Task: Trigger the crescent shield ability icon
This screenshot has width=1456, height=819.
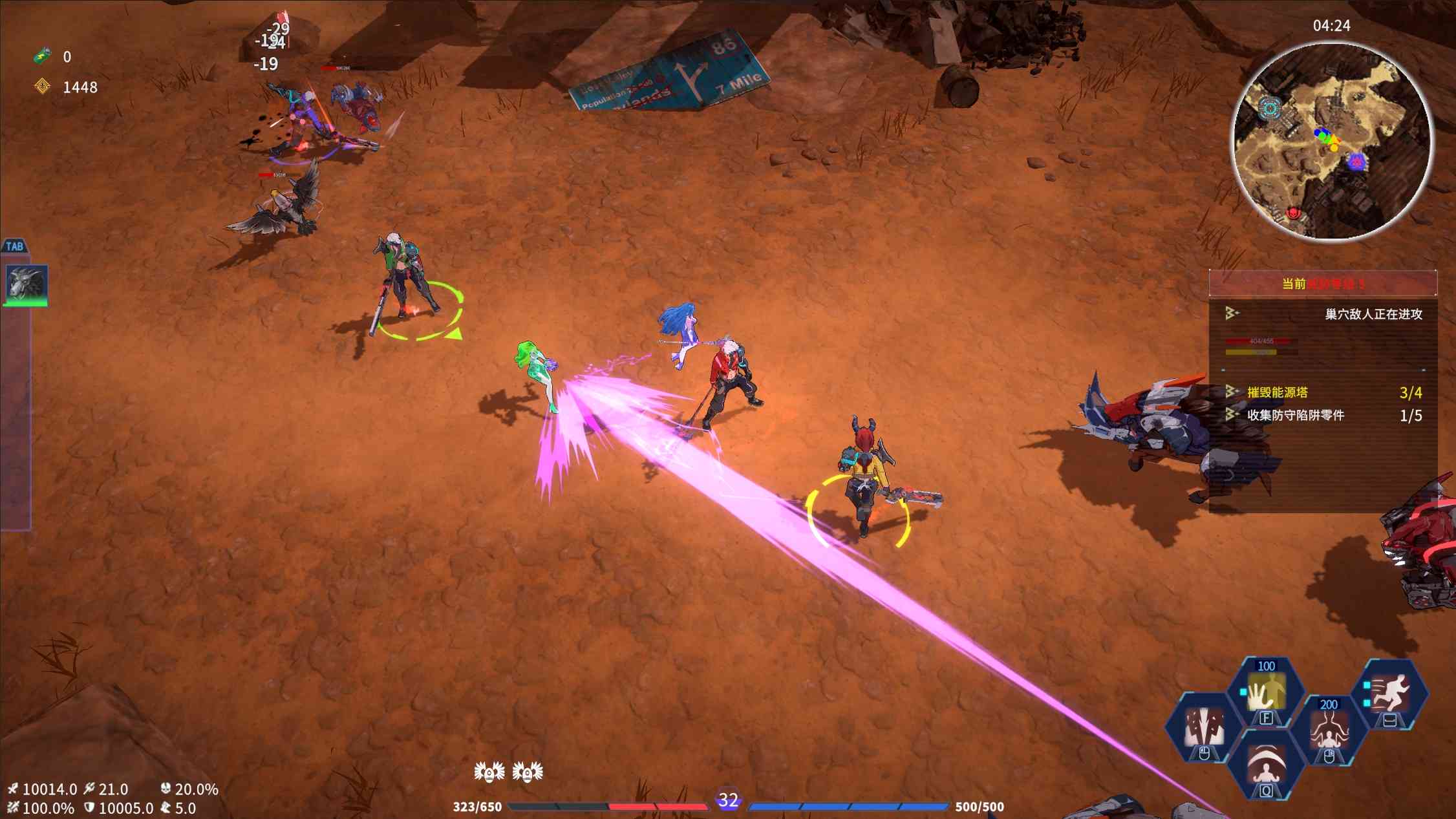Action: click(x=1265, y=765)
